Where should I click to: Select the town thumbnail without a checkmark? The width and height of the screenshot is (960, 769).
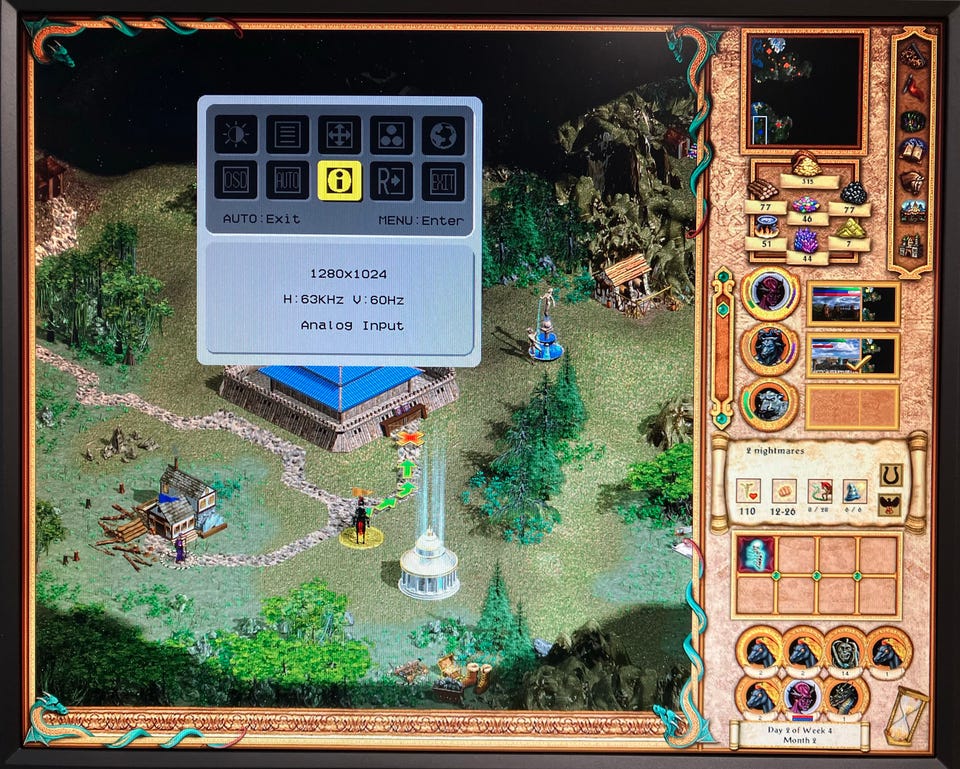(x=852, y=302)
